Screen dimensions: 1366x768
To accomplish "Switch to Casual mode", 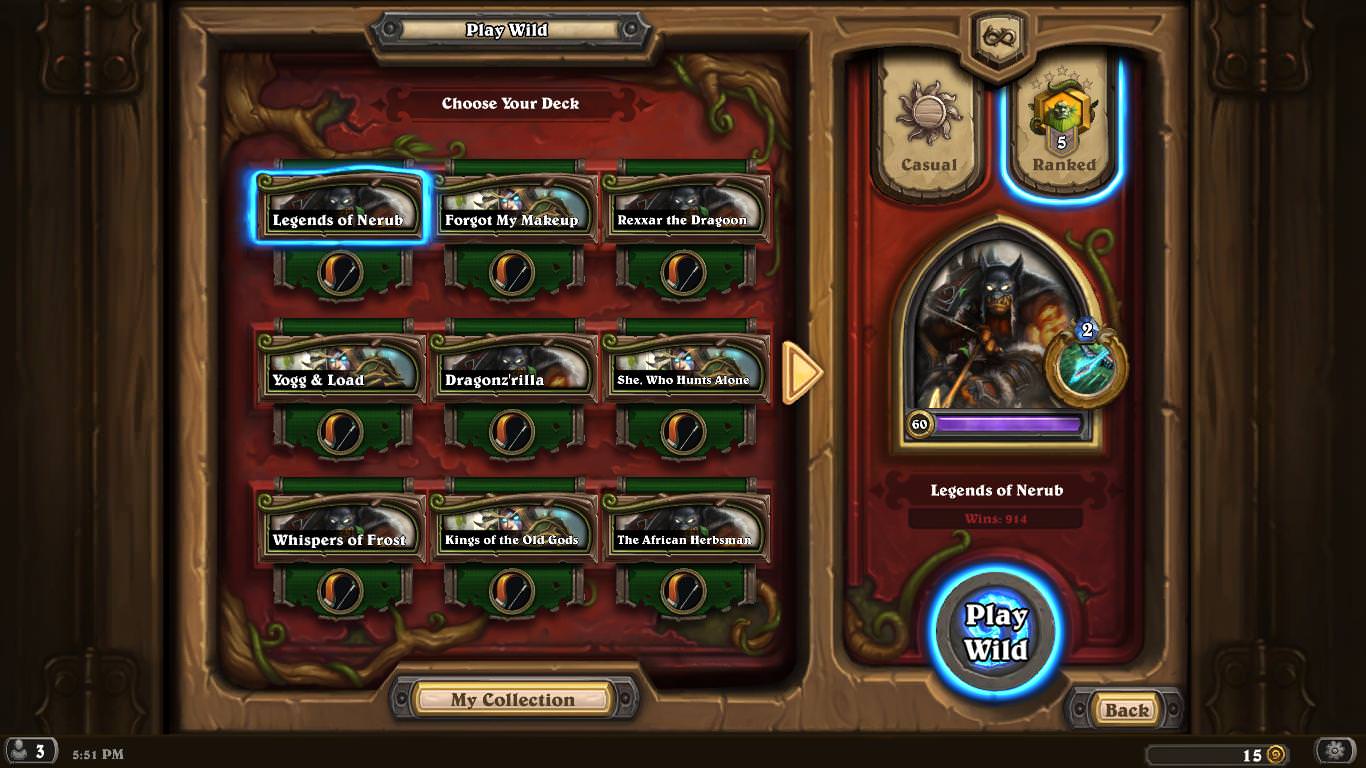I will (928, 128).
